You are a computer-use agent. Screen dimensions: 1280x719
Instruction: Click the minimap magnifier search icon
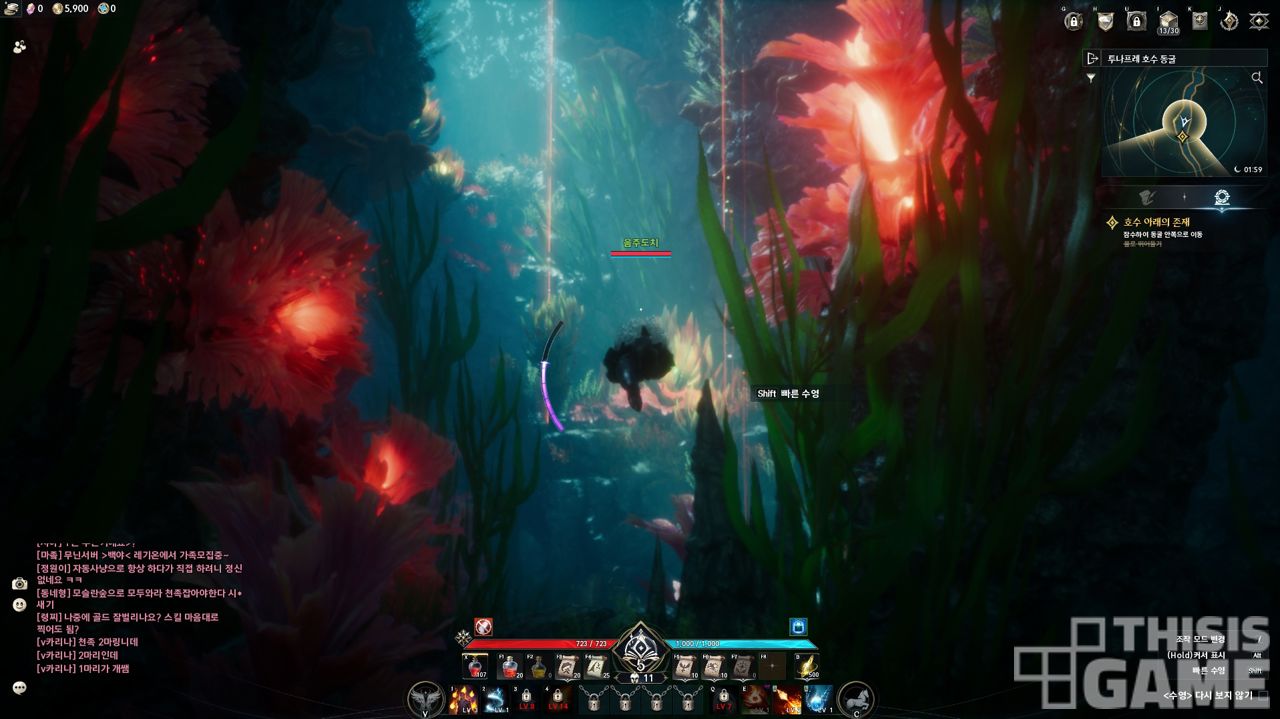coord(1257,77)
